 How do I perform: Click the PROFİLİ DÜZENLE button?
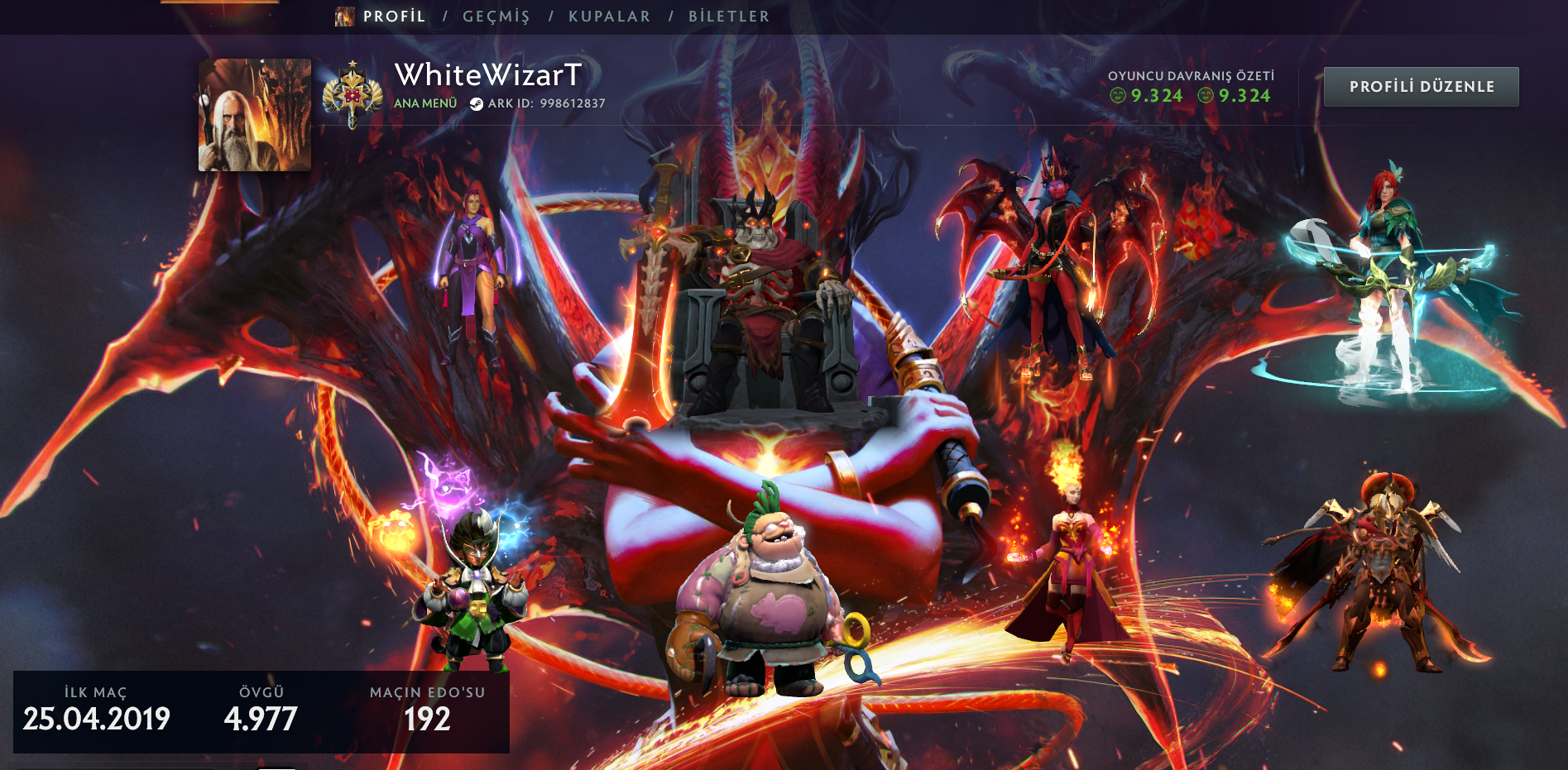point(1421,87)
